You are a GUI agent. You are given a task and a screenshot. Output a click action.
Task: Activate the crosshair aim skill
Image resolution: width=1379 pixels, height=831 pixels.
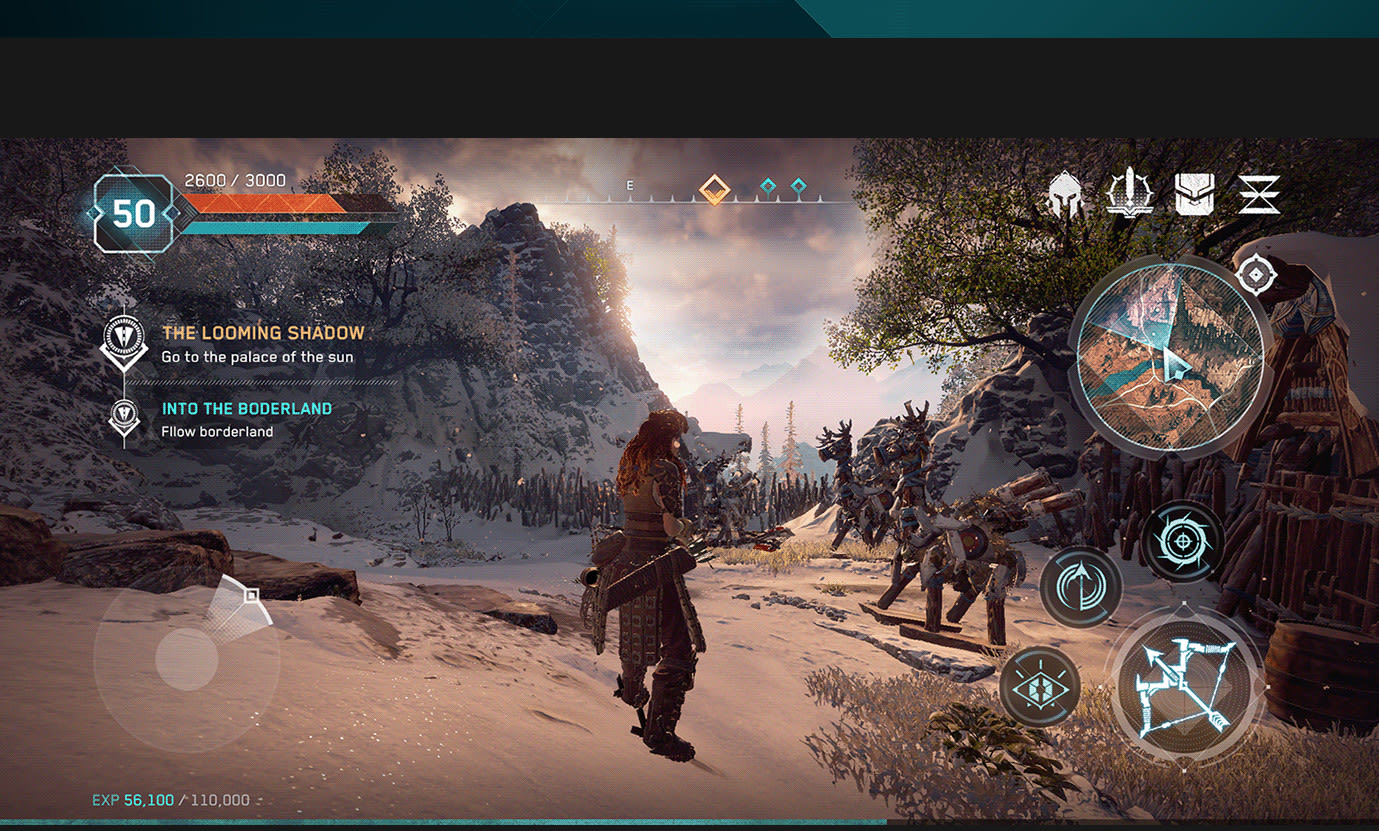[x=1183, y=541]
